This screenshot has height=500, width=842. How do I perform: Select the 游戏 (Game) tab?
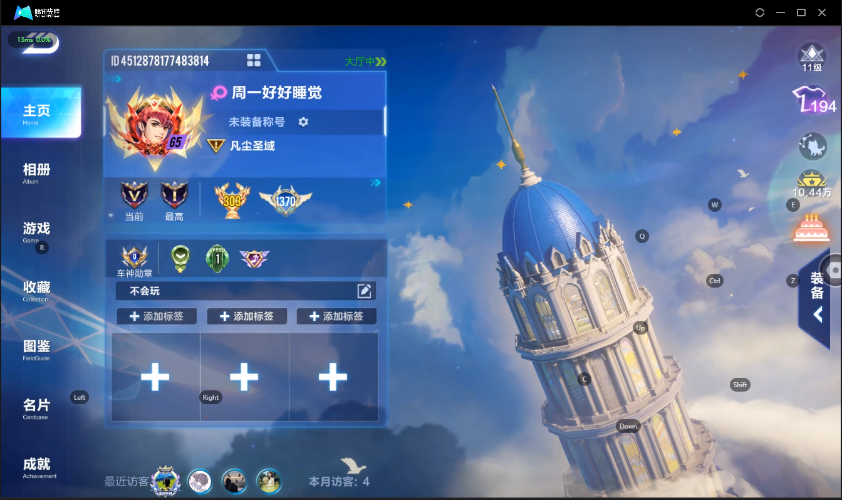(37, 231)
